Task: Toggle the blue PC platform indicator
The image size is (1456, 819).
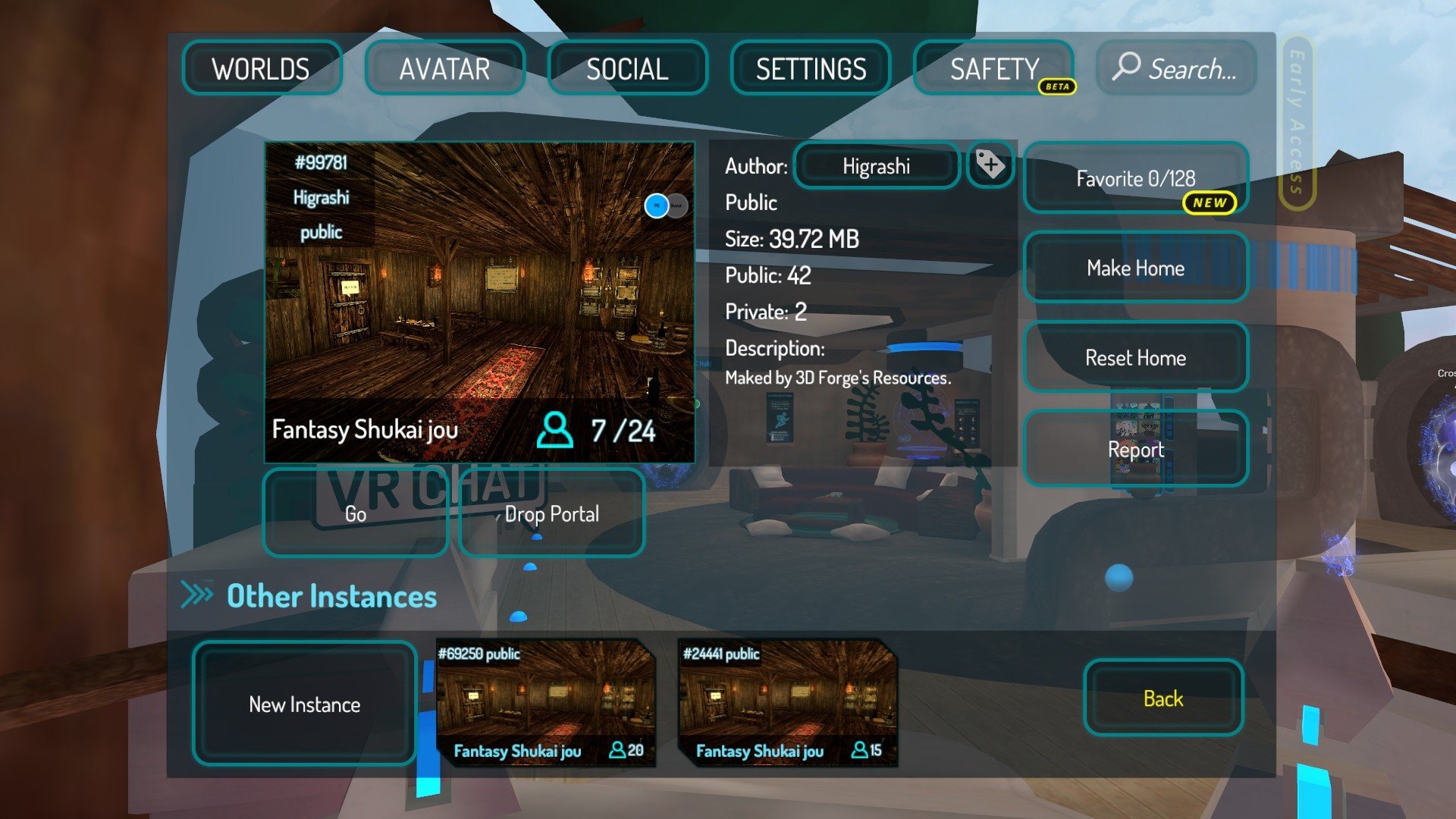Action: [657, 206]
